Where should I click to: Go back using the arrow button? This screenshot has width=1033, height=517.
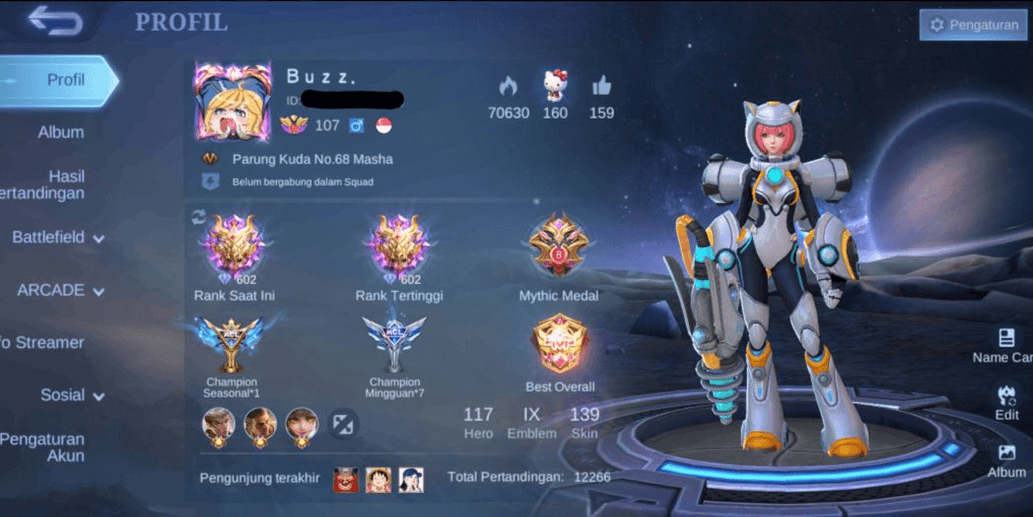click(54, 21)
